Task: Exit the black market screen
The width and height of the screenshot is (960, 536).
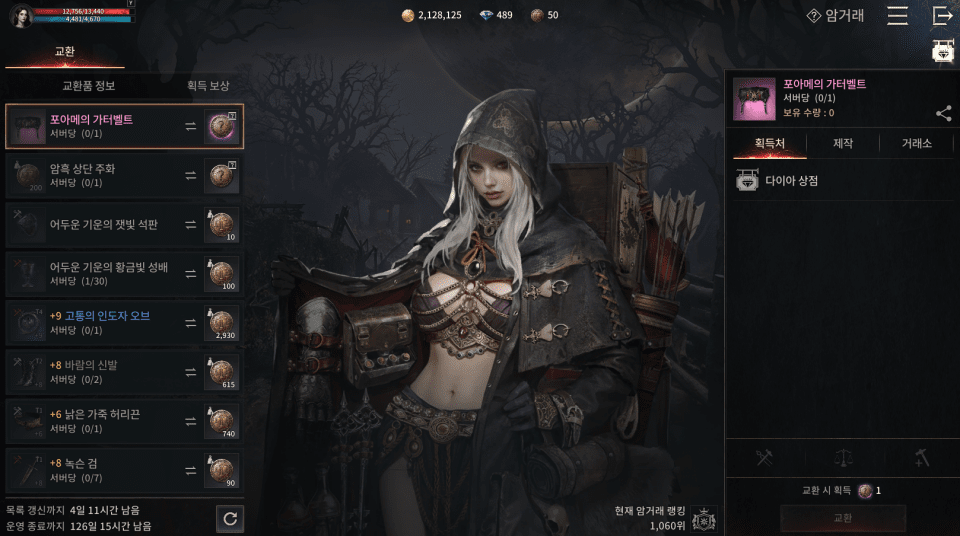Action: pos(942,16)
